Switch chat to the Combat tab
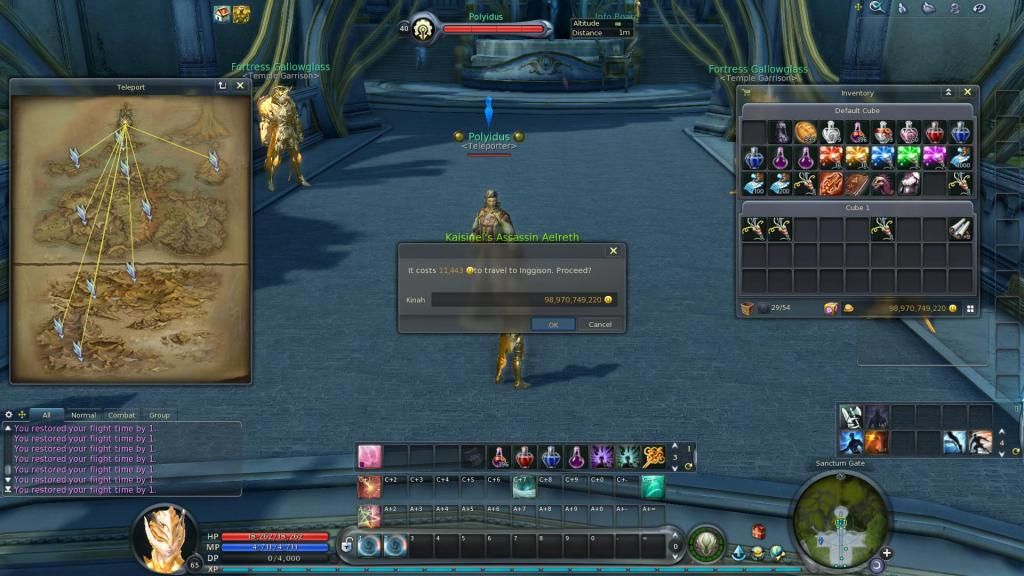Viewport: 1024px width, 576px height. coord(121,415)
